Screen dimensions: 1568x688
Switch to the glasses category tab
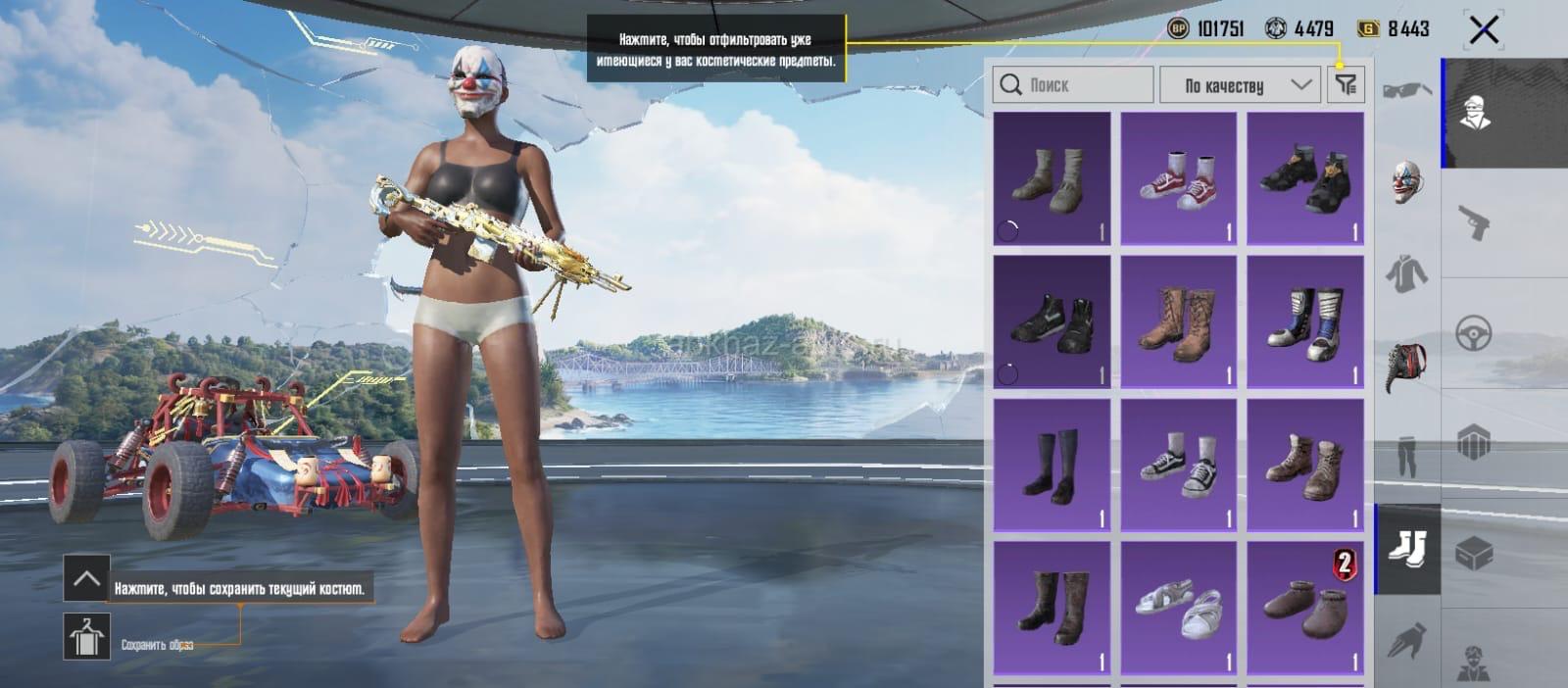point(1407,91)
